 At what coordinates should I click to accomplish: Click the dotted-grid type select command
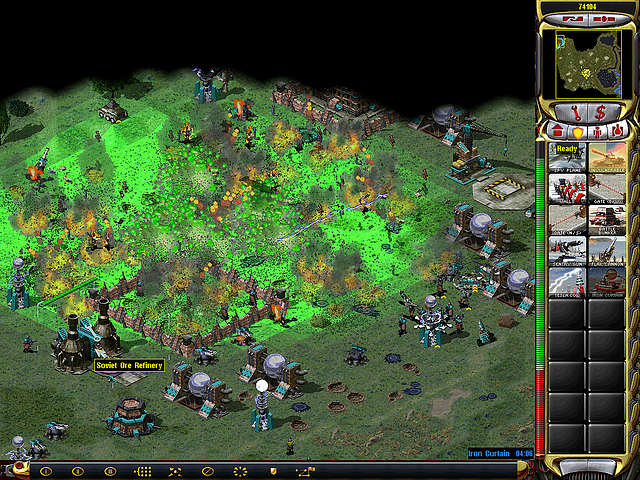tap(143, 470)
